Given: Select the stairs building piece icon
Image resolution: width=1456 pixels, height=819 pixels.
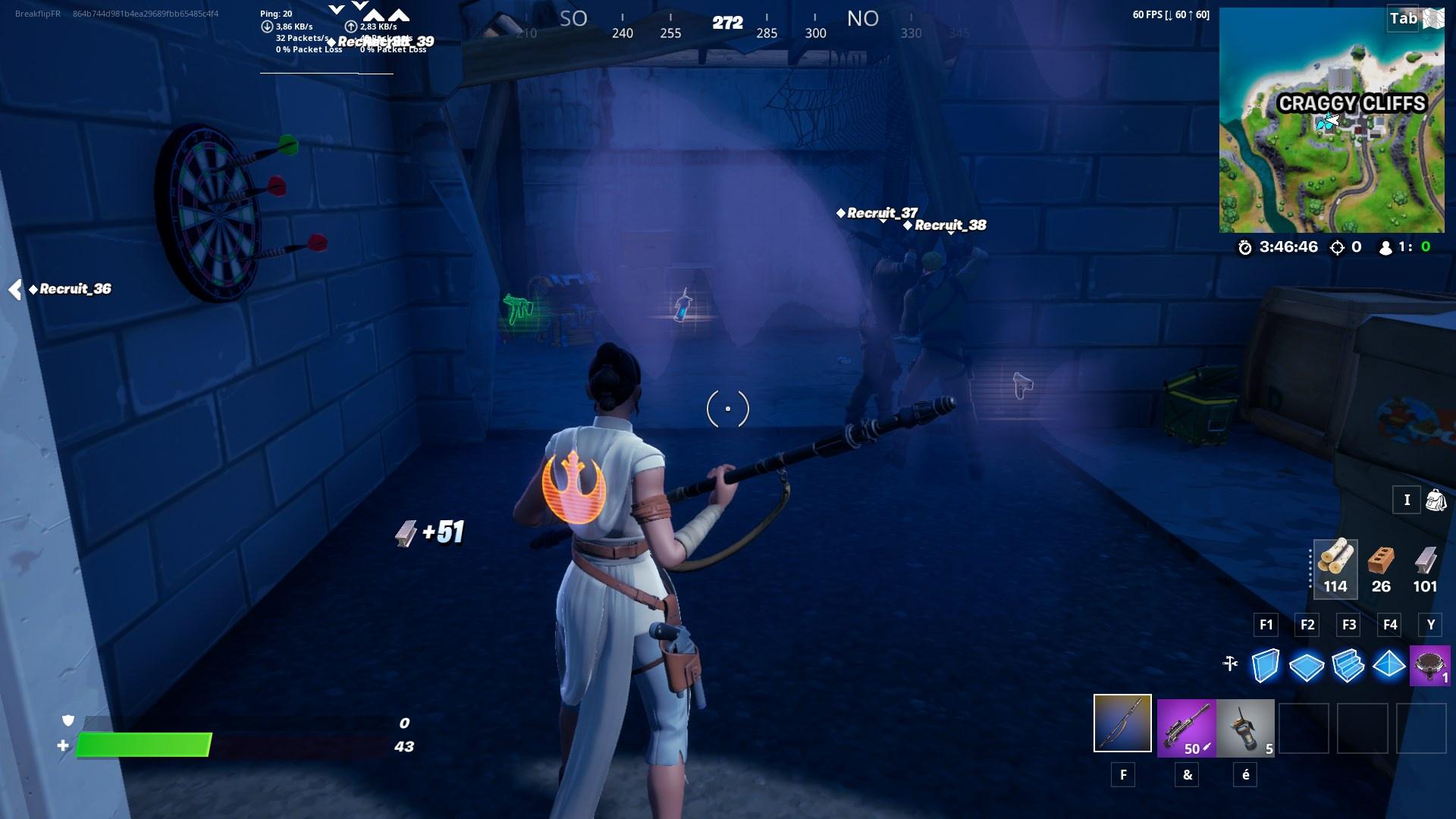Looking at the screenshot, I should click(1348, 664).
